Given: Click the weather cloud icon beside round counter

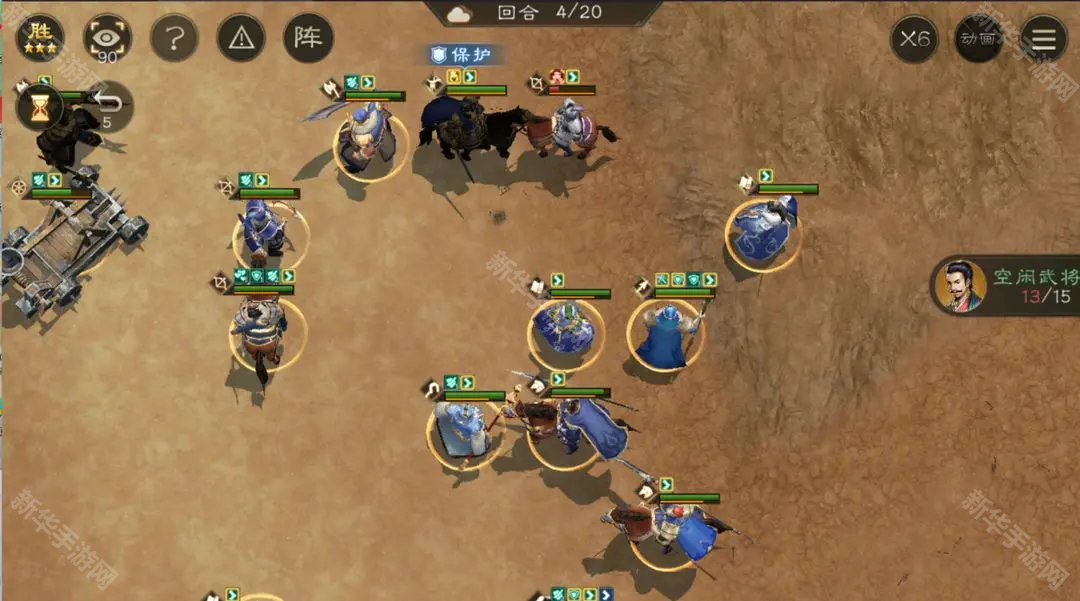Looking at the screenshot, I should tap(460, 13).
